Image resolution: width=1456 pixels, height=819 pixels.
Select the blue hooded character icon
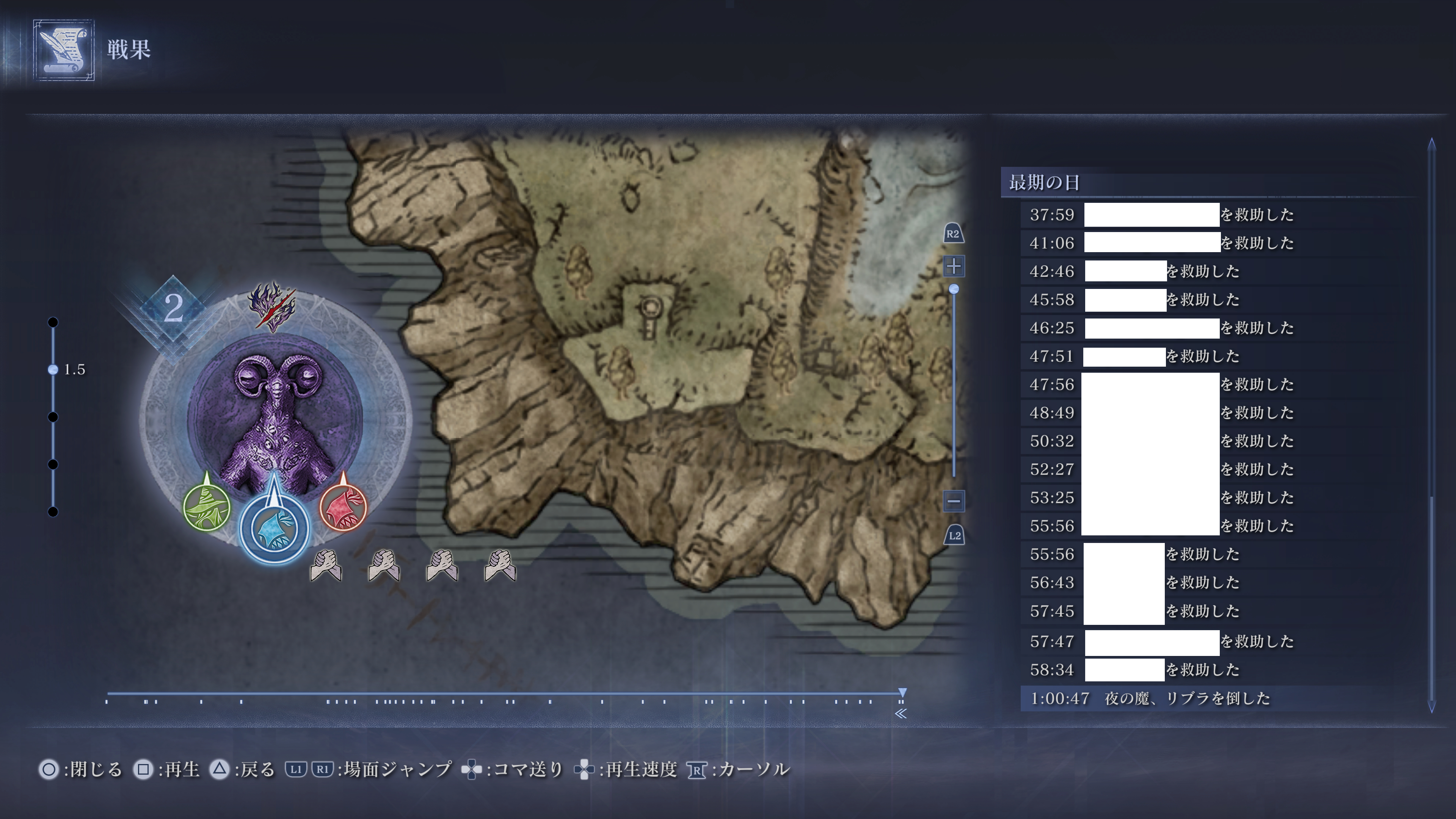click(x=275, y=529)
